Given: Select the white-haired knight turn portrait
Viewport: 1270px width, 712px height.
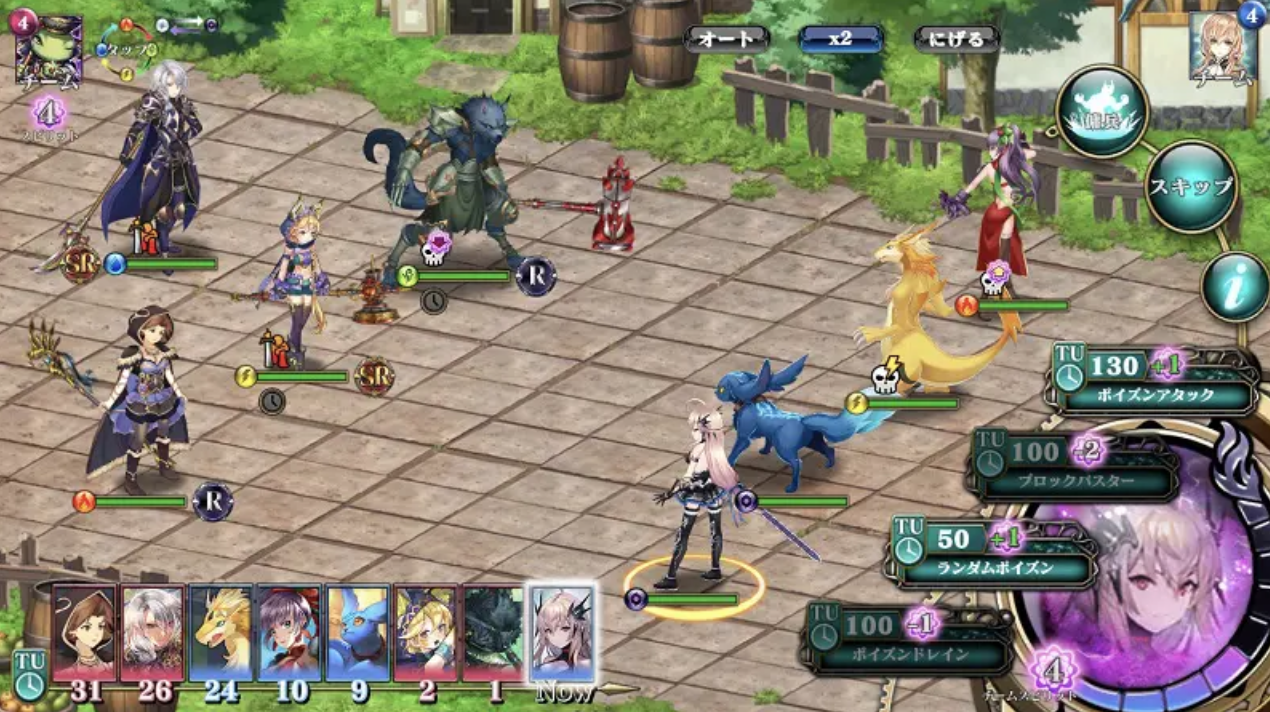Looking at the screenshot, I should point(152,633).
